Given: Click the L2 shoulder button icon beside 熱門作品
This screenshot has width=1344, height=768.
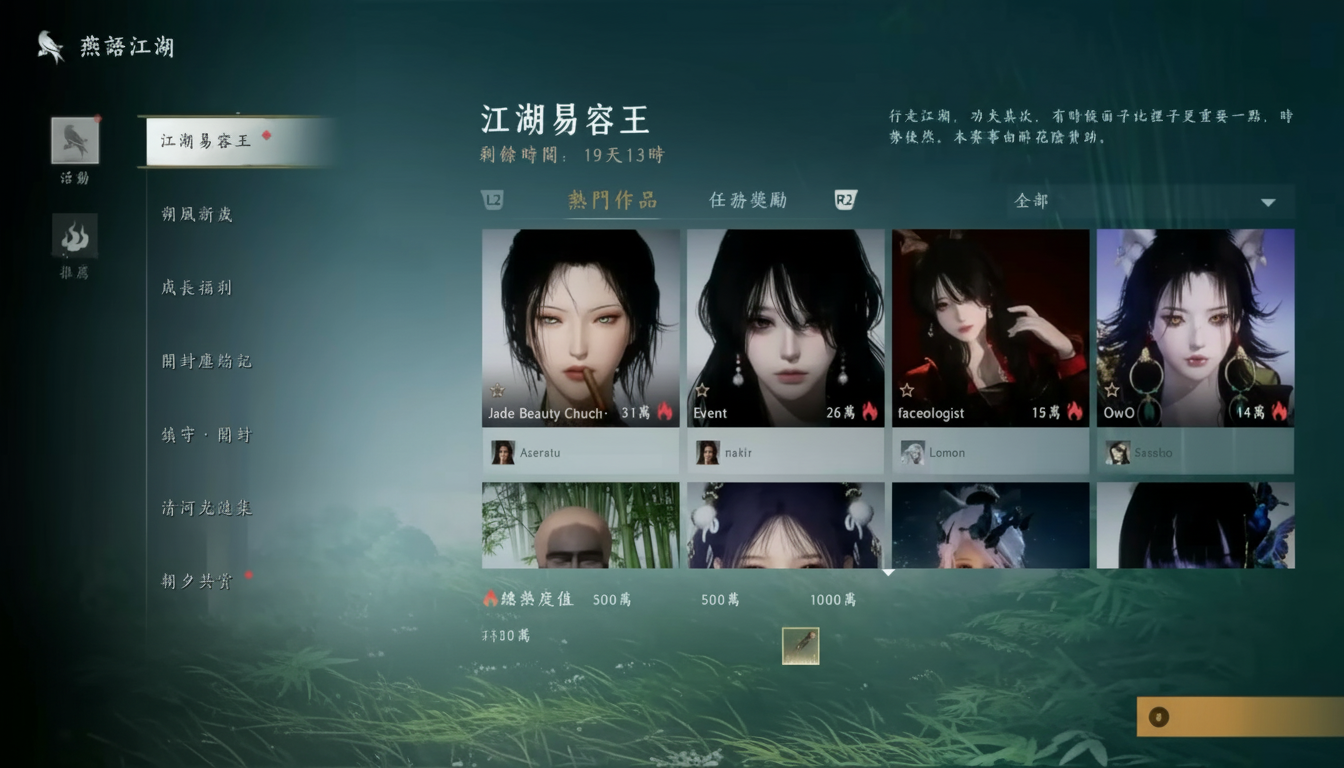Looking at the screenshot, I should 494,201.
